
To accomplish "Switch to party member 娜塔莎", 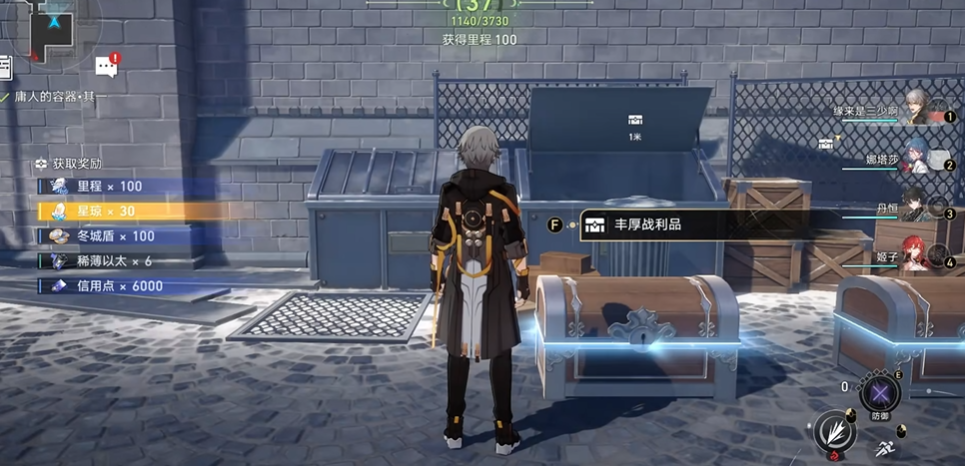I will pos(914,156).
